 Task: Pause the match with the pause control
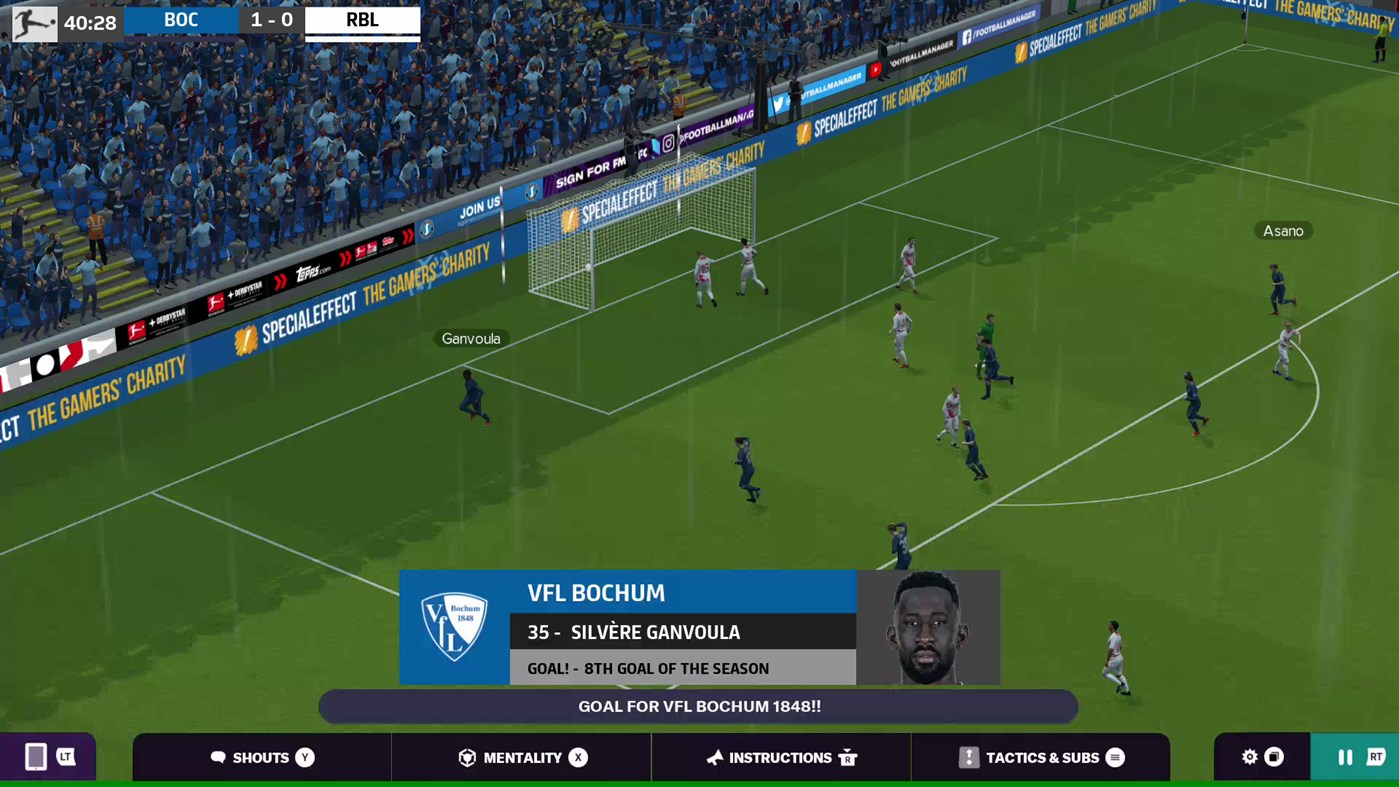(1345, 757)
